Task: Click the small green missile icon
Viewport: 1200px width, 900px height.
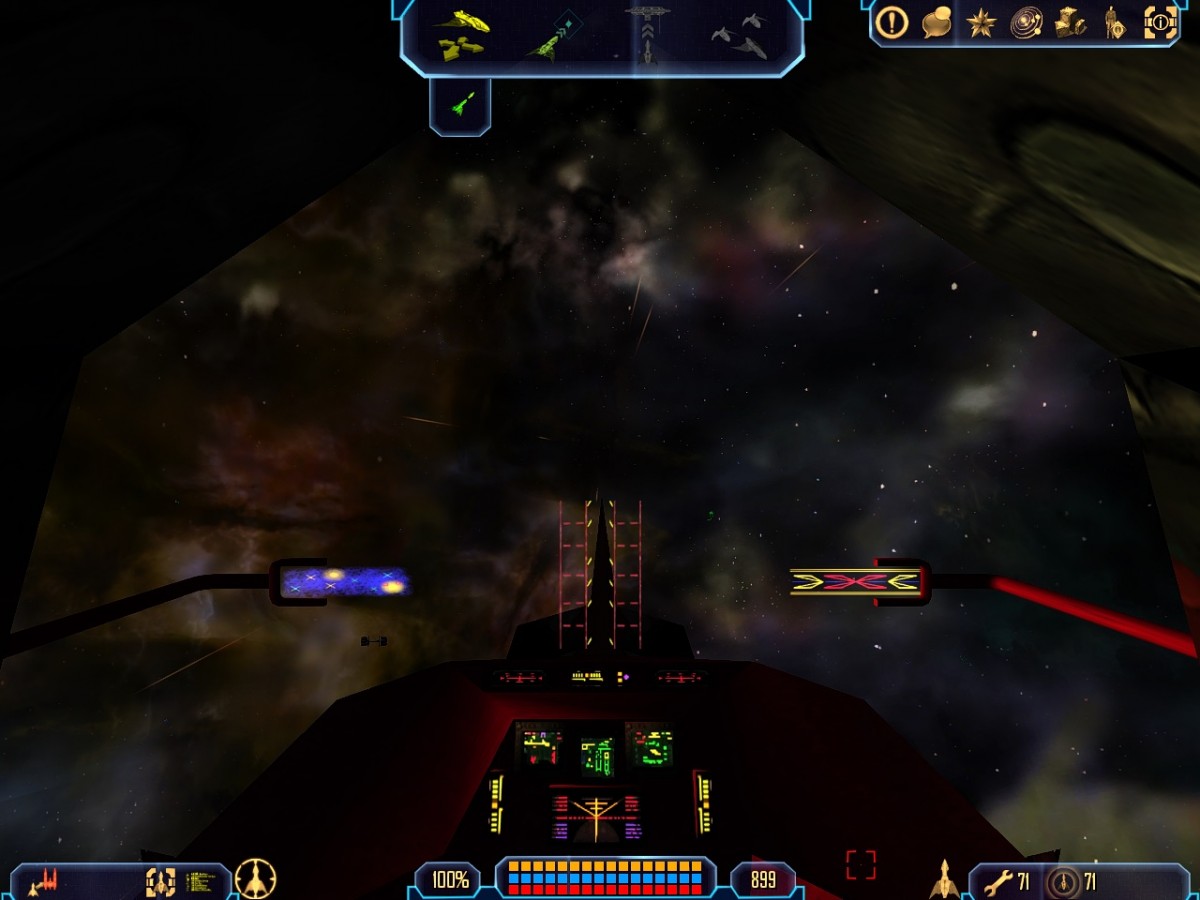Action: point(460,103)
